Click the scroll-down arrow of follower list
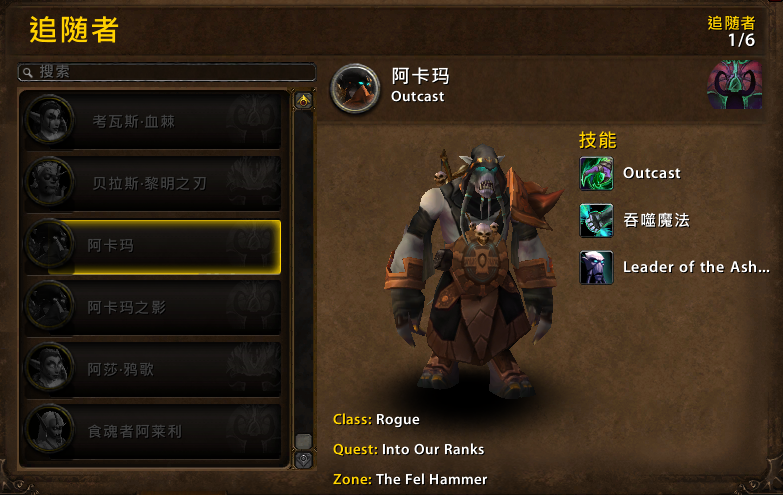 (303, 459)
